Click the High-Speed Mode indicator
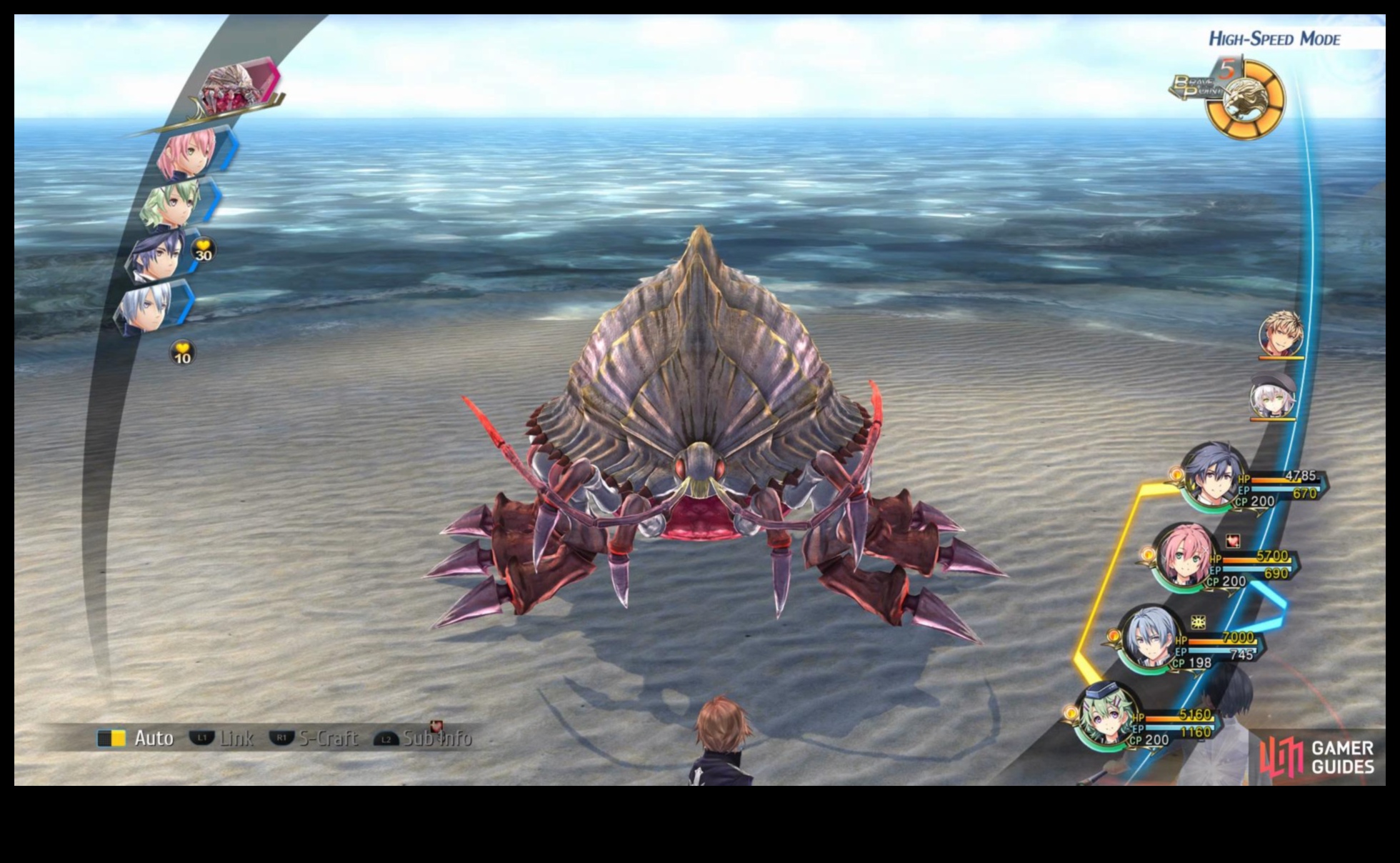The height and width of the screenshot is (863, 1400). click(1274, 39)
